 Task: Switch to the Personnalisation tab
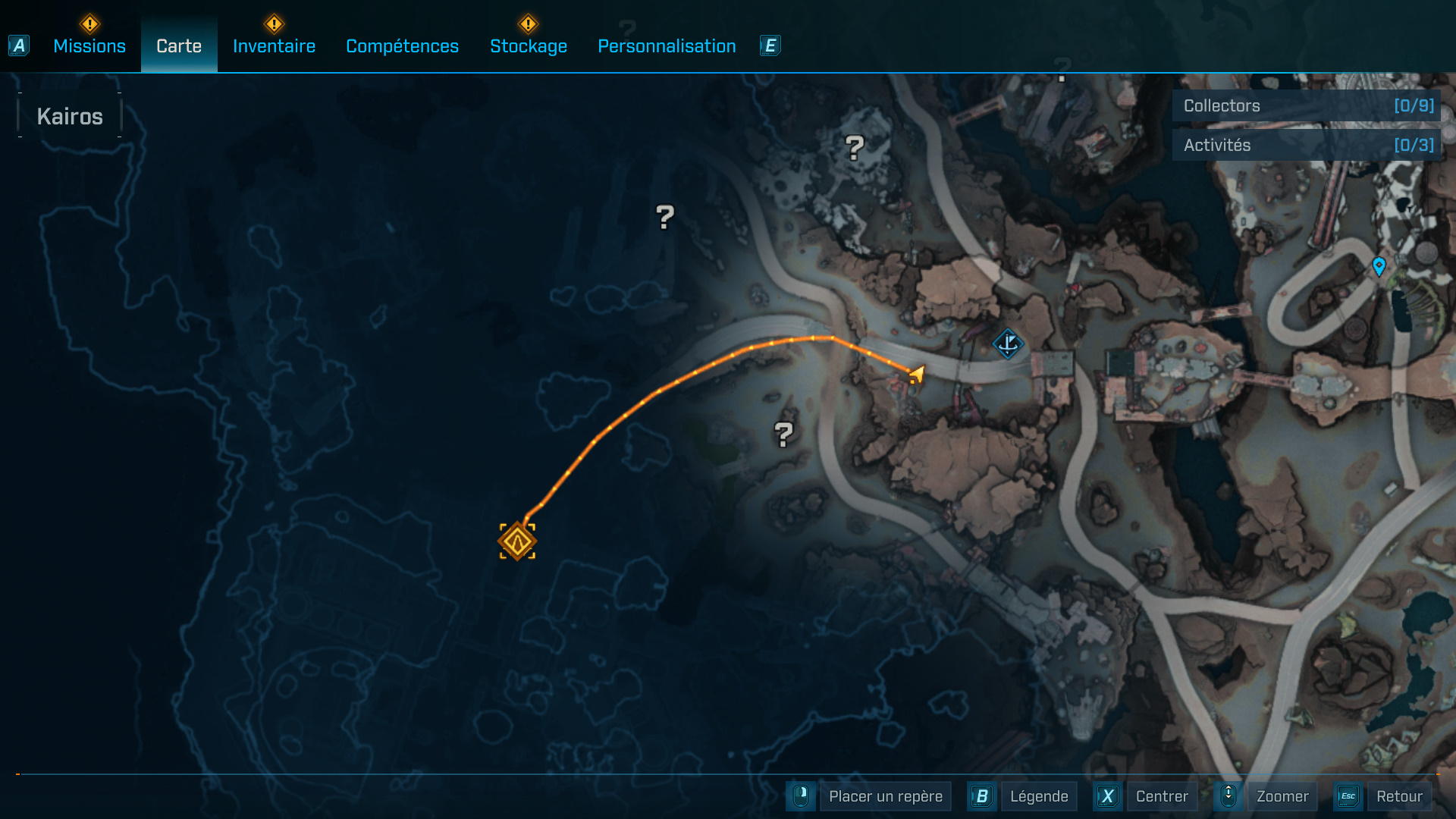coord(667,46)
